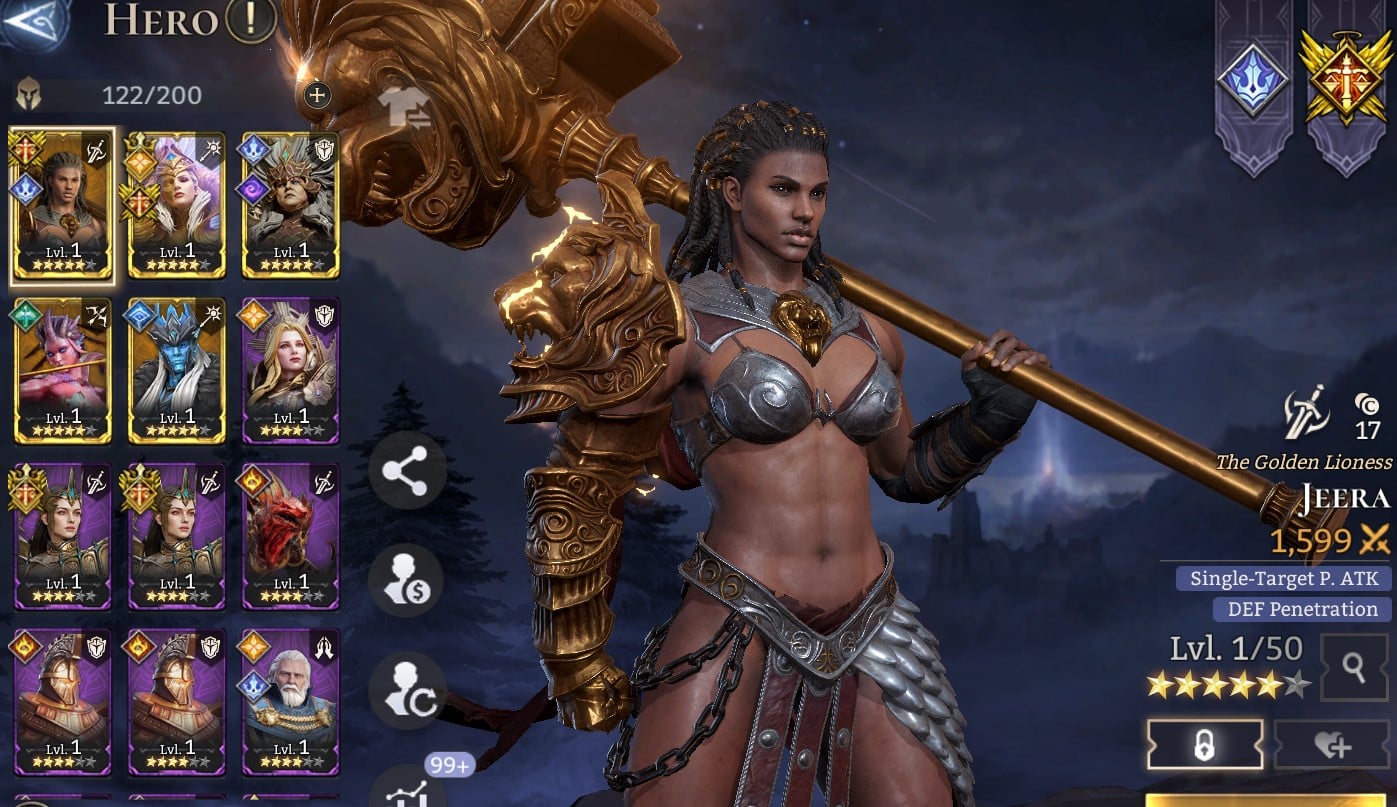Screen dimensions: 1397x807
Task: Tap the Single-Target P. ATK tag
Action: (x=1284, y=578)
